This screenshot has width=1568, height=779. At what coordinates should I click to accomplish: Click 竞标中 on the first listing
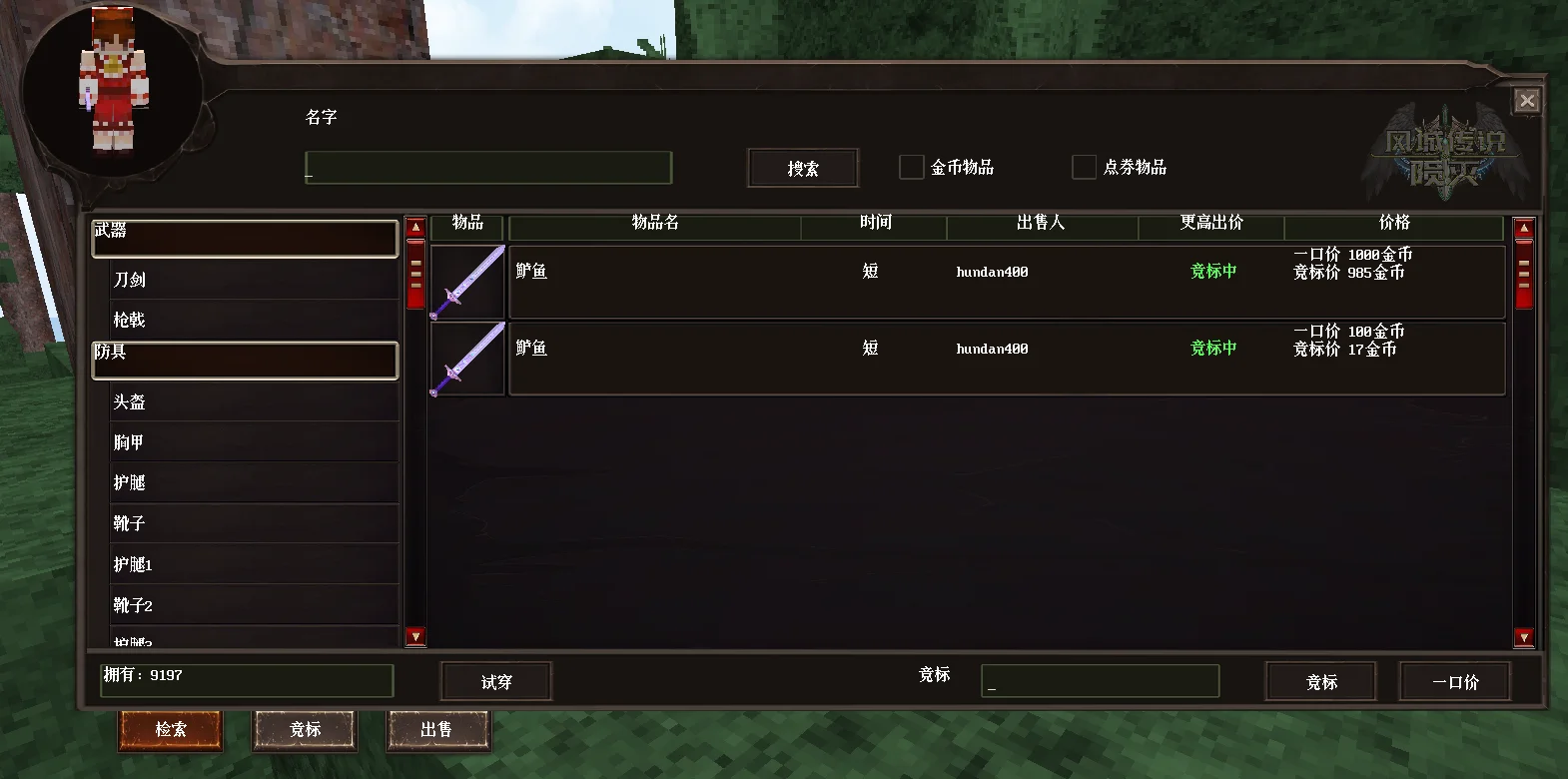pyautogui.click(x=1211, y=271)
